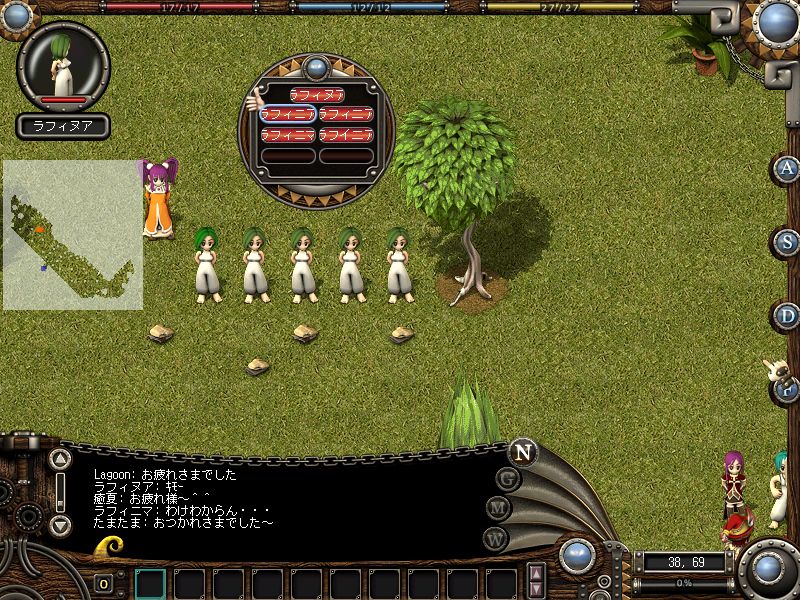Select the top ラフィヌア party member entry
Screen dimensions: 800x600
coord(317,95)
